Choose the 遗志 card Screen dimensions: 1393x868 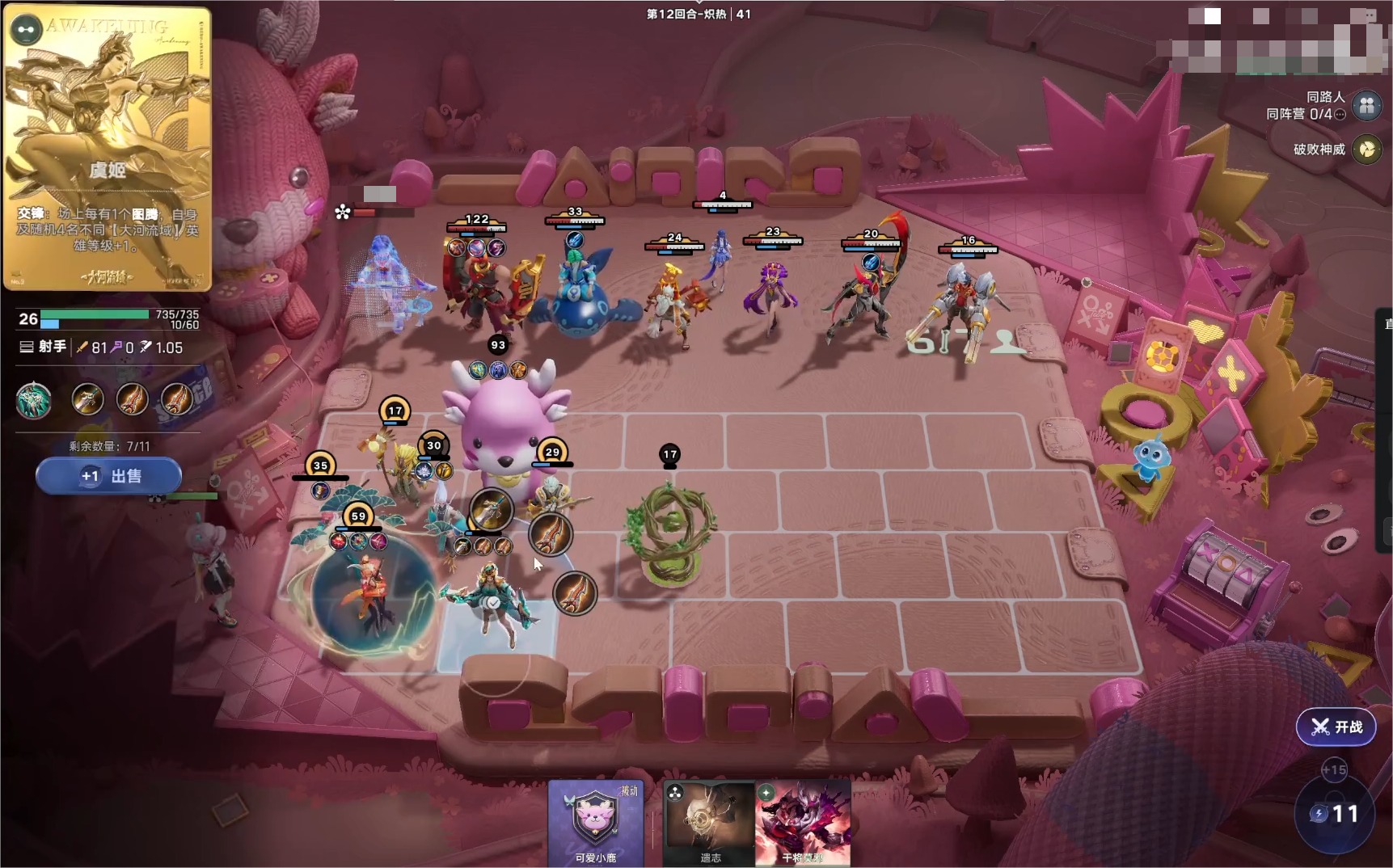point(709,823)
